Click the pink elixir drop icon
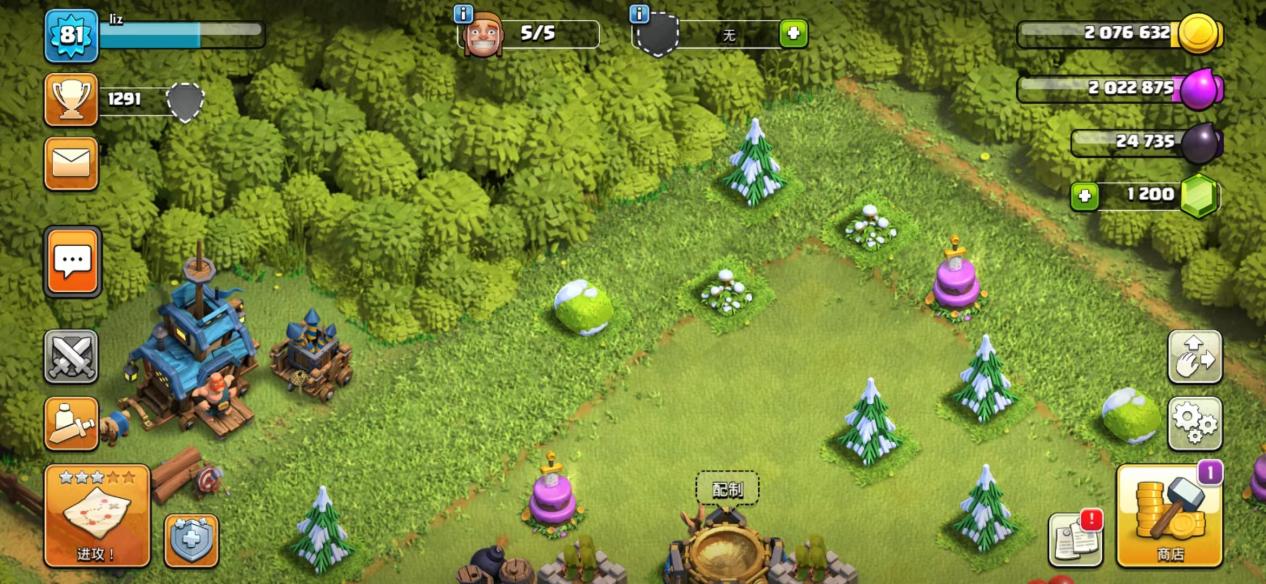Viewport: 1266px width, 584px height. [x=1198, y=89]
